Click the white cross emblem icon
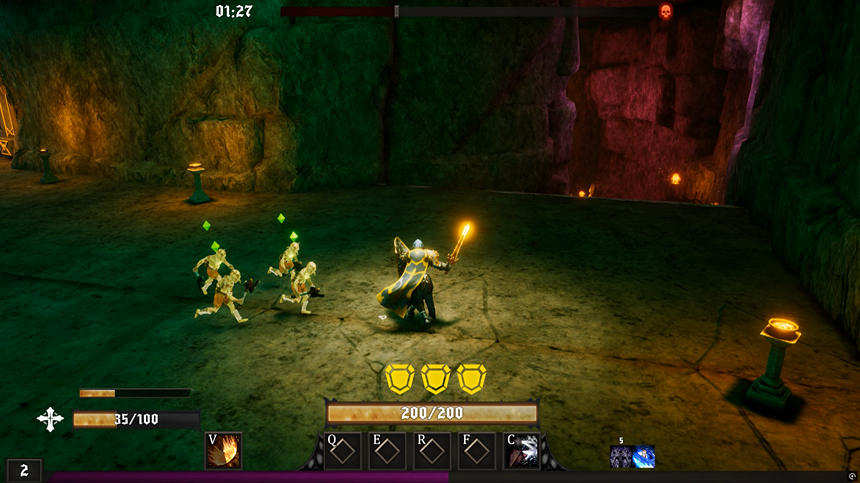This screenshot has width=860, height=483. click(50, 419)
